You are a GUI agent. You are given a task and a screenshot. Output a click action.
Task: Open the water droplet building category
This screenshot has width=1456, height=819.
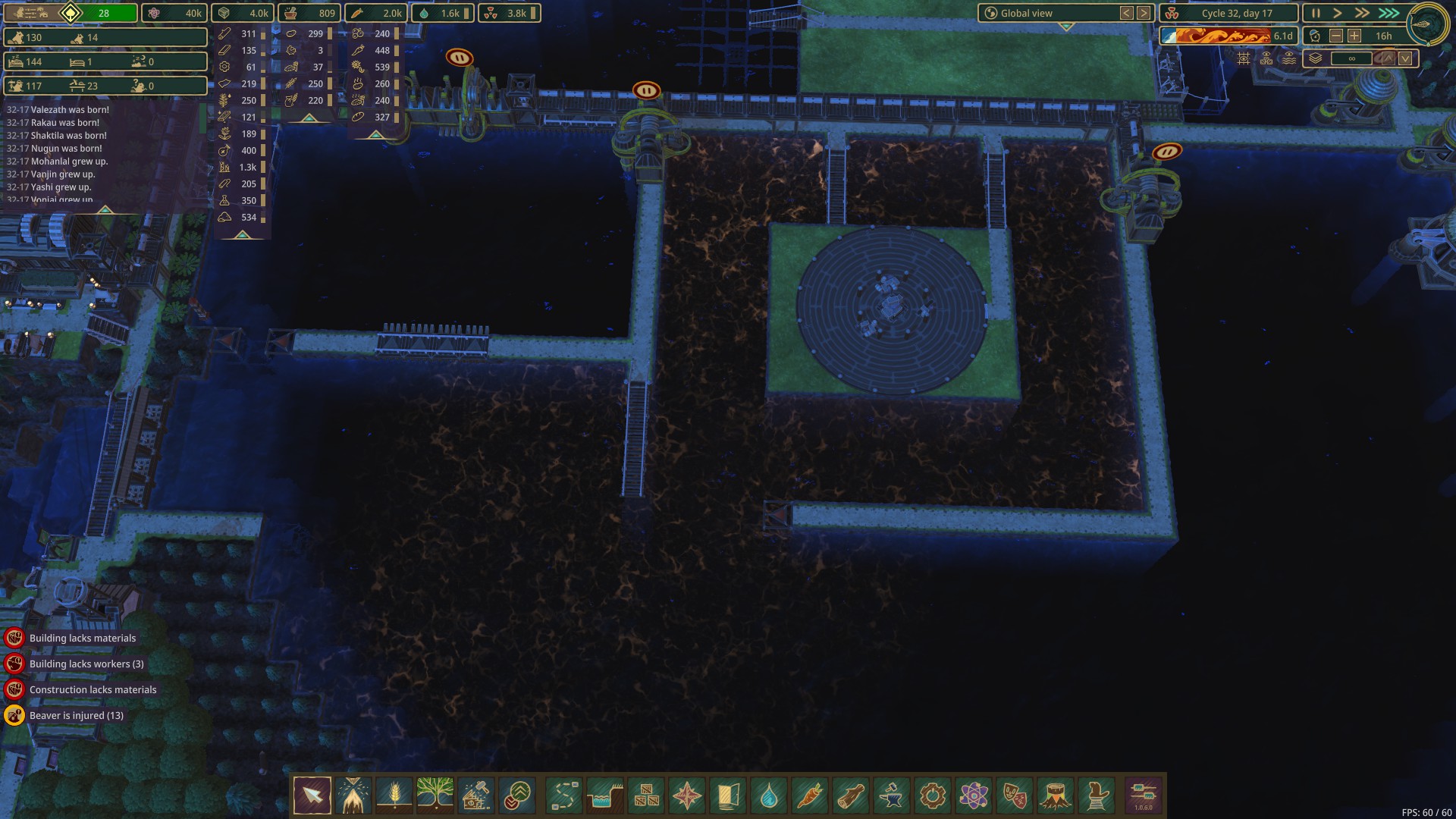pyautogui.click(x=769, y=795)
